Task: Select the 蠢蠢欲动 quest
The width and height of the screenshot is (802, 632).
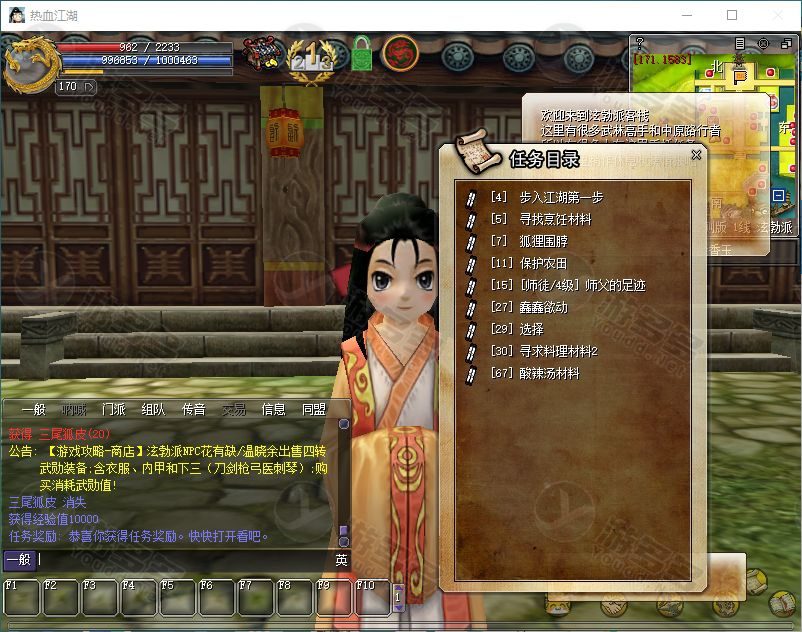Action: (543, 307)
